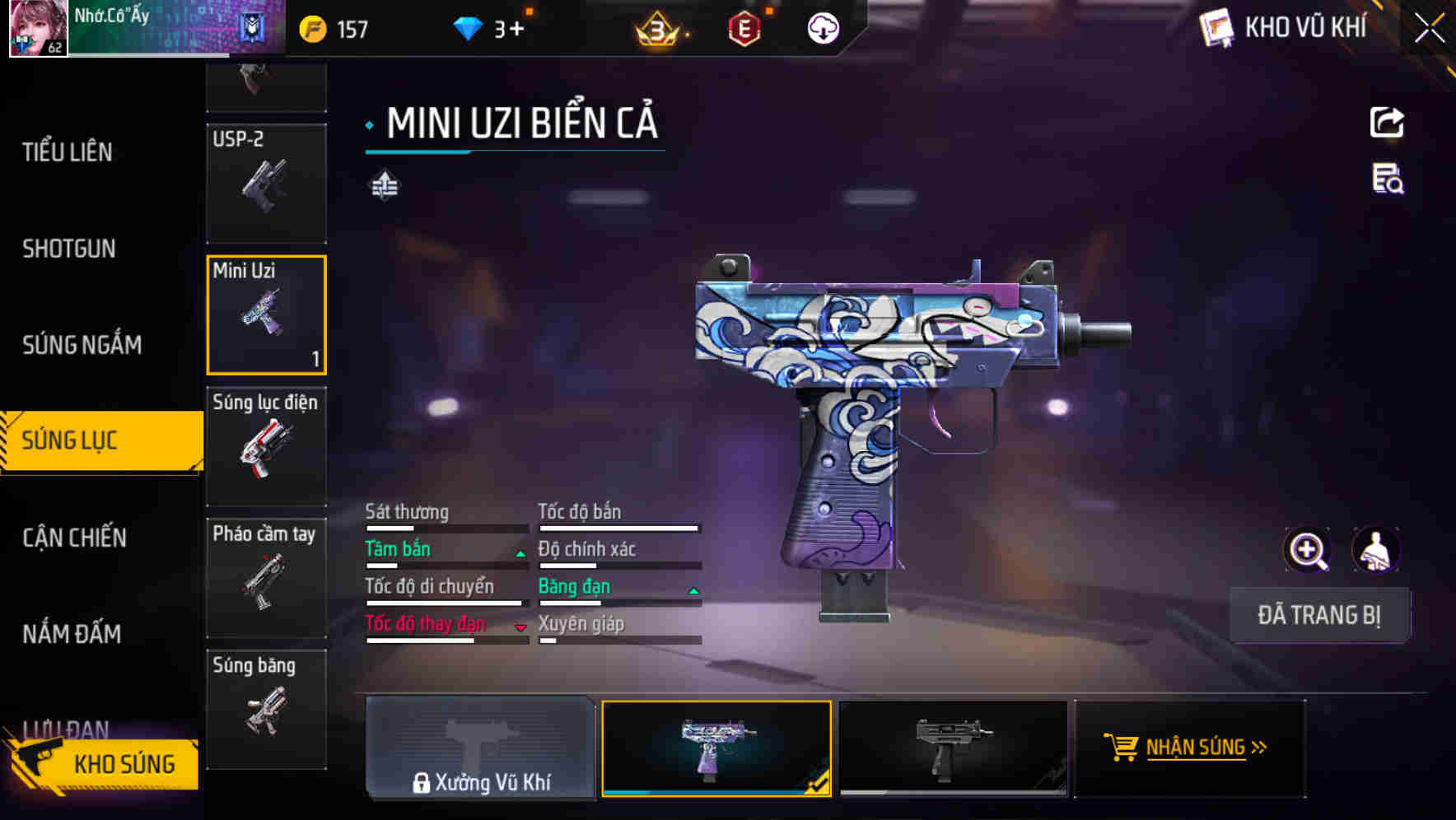Viewport: 1456px width, 820px height.
Task: Close the weapon armory screen
Action: 1429,29
